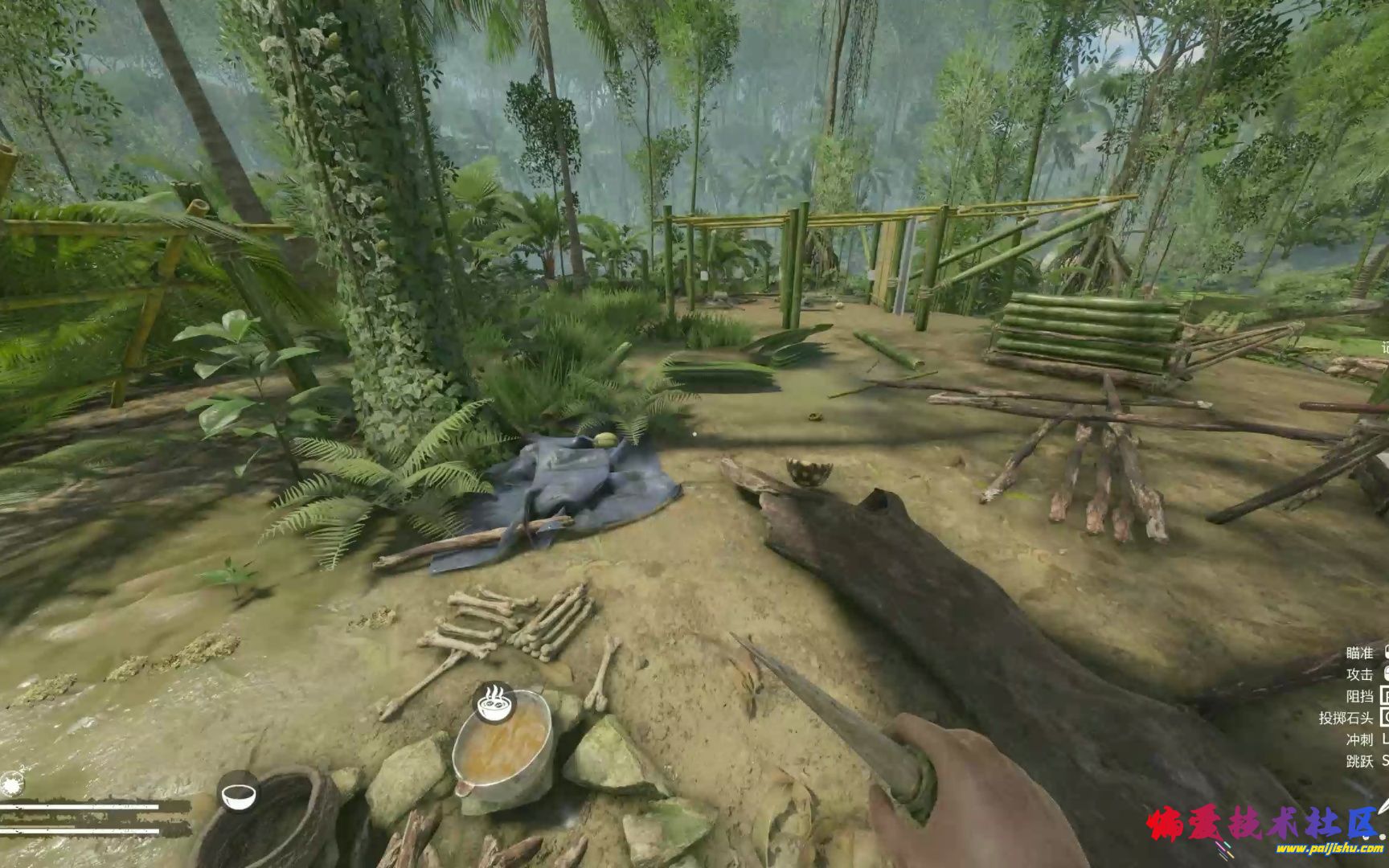
Task: Select the steaming soup bowl icon
Action: coord(494,703)
